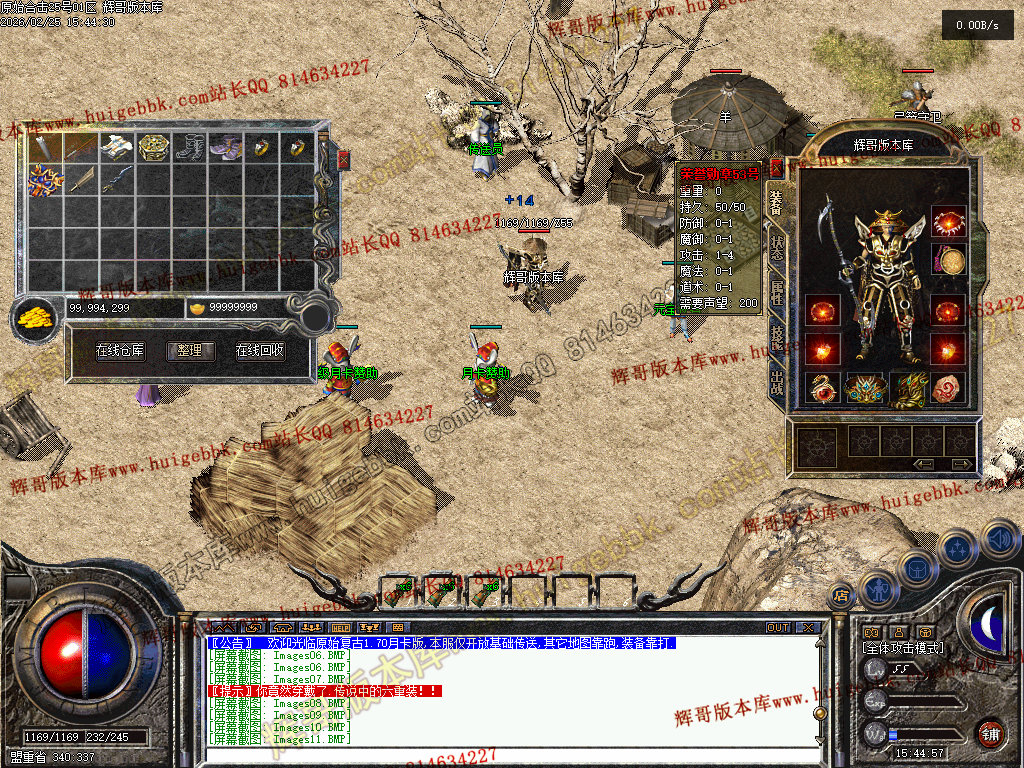This screenshot has width=1024, height=768.
Task: Open the 店 shop round button
Action: tap(842, 596)
